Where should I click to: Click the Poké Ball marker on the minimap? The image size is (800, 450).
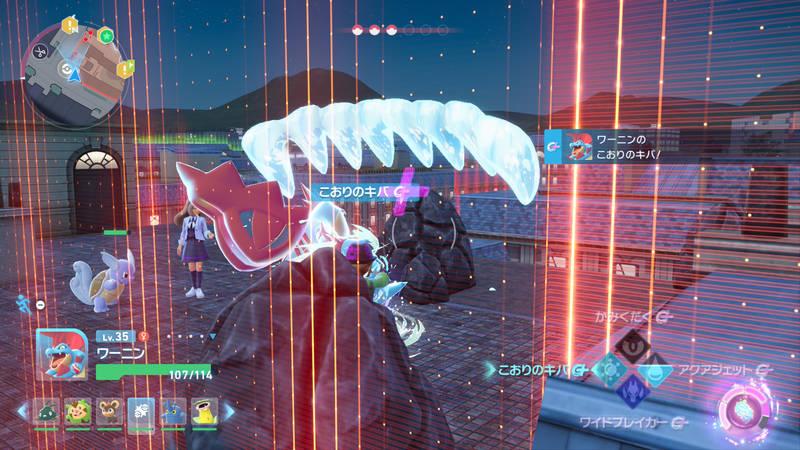coord(66,70)
